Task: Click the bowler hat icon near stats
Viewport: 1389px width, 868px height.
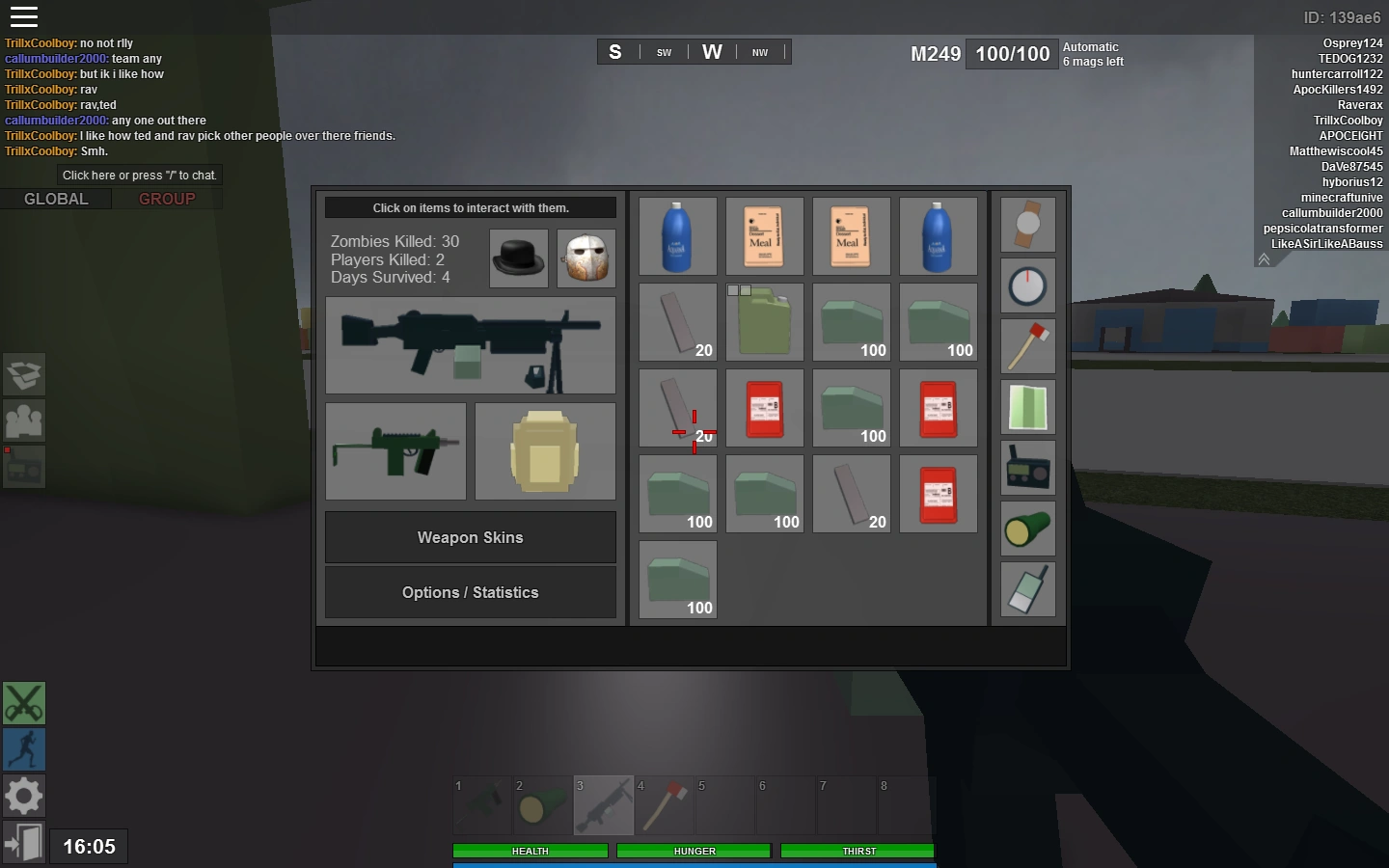Action: [x=519, y=258]
